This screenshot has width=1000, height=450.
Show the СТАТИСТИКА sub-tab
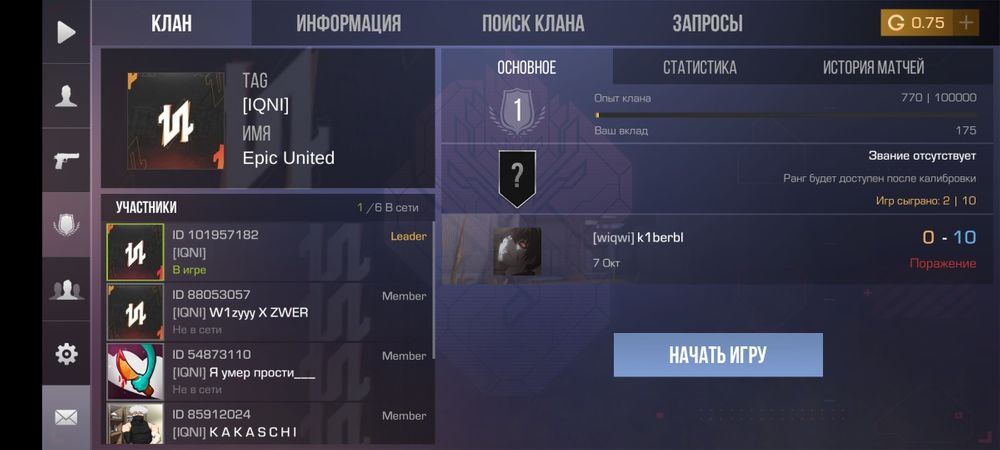click(x=699, y=68)
